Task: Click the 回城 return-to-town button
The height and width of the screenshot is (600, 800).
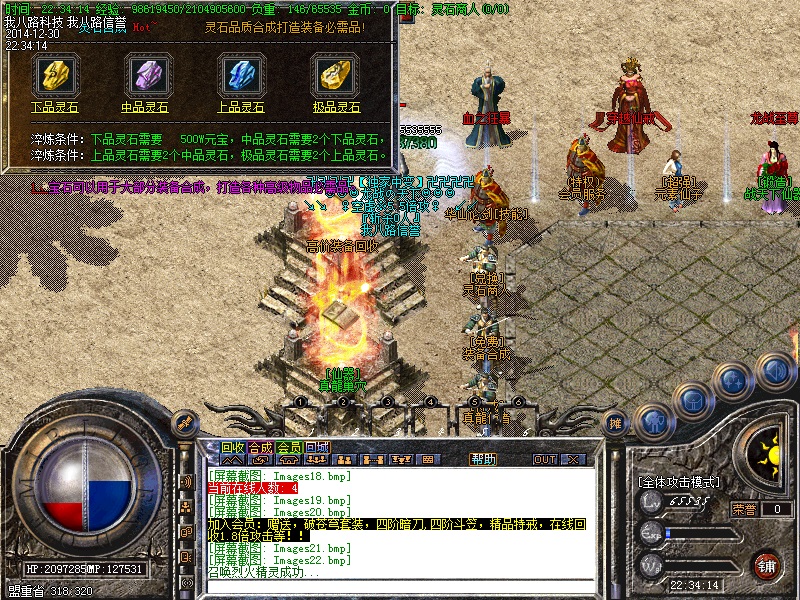Action: [317, 447]
